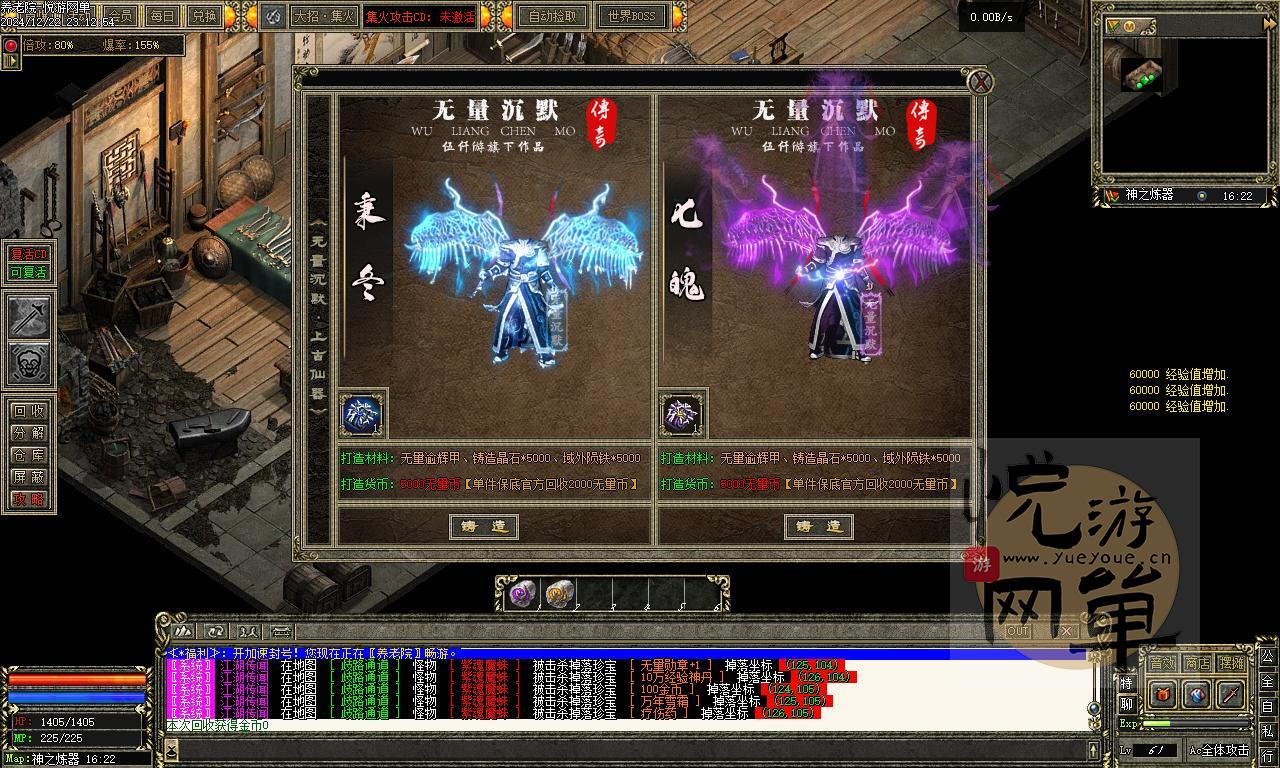1280x768 pixels.
Task: Activate the 大招·集火 skill button
Action: [x=324, y=16]
